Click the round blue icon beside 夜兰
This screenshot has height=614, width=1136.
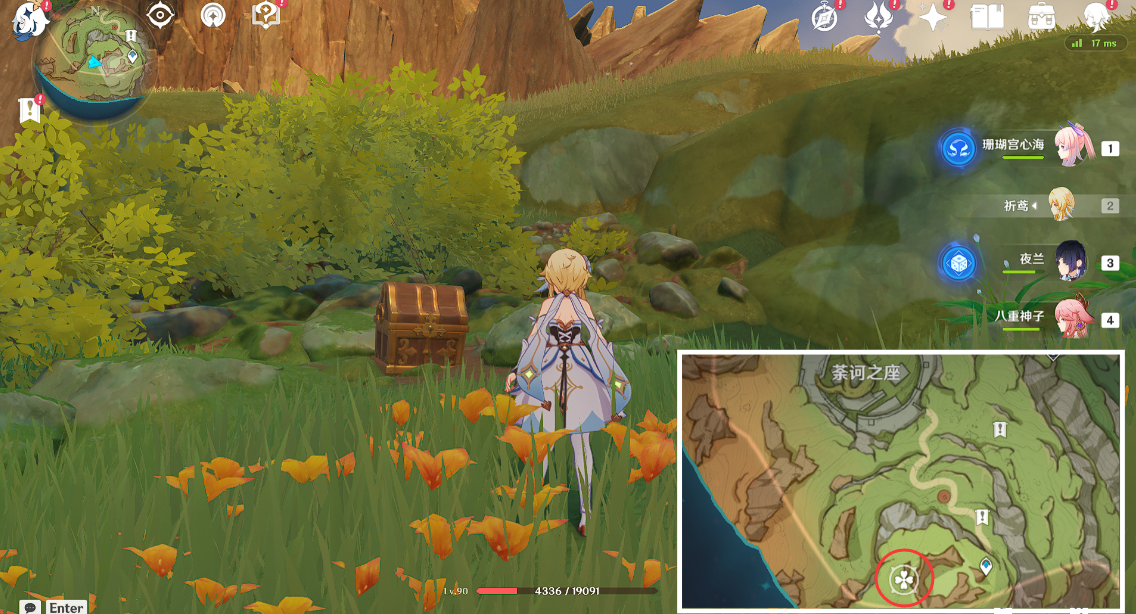(958, 263)
